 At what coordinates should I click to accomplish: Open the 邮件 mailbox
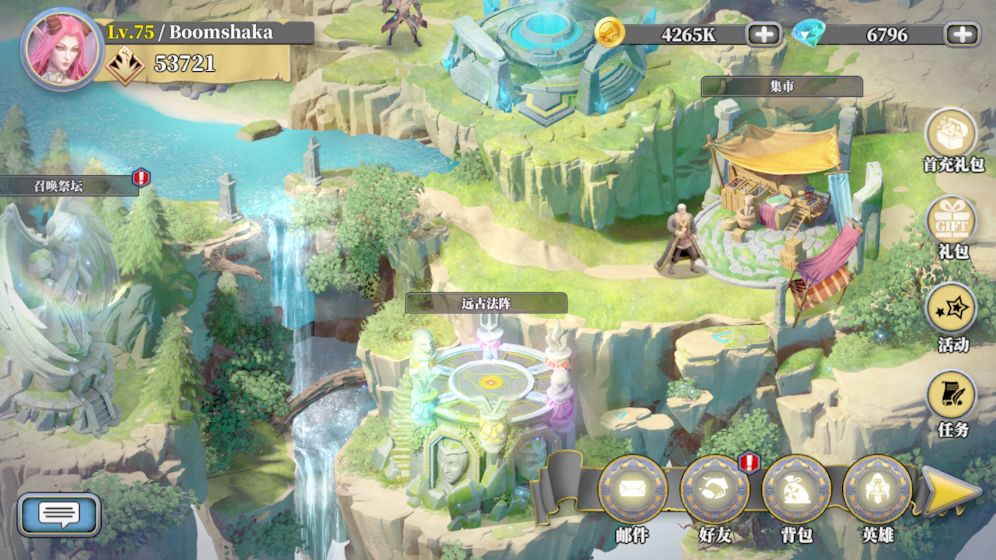click(633, 490)
